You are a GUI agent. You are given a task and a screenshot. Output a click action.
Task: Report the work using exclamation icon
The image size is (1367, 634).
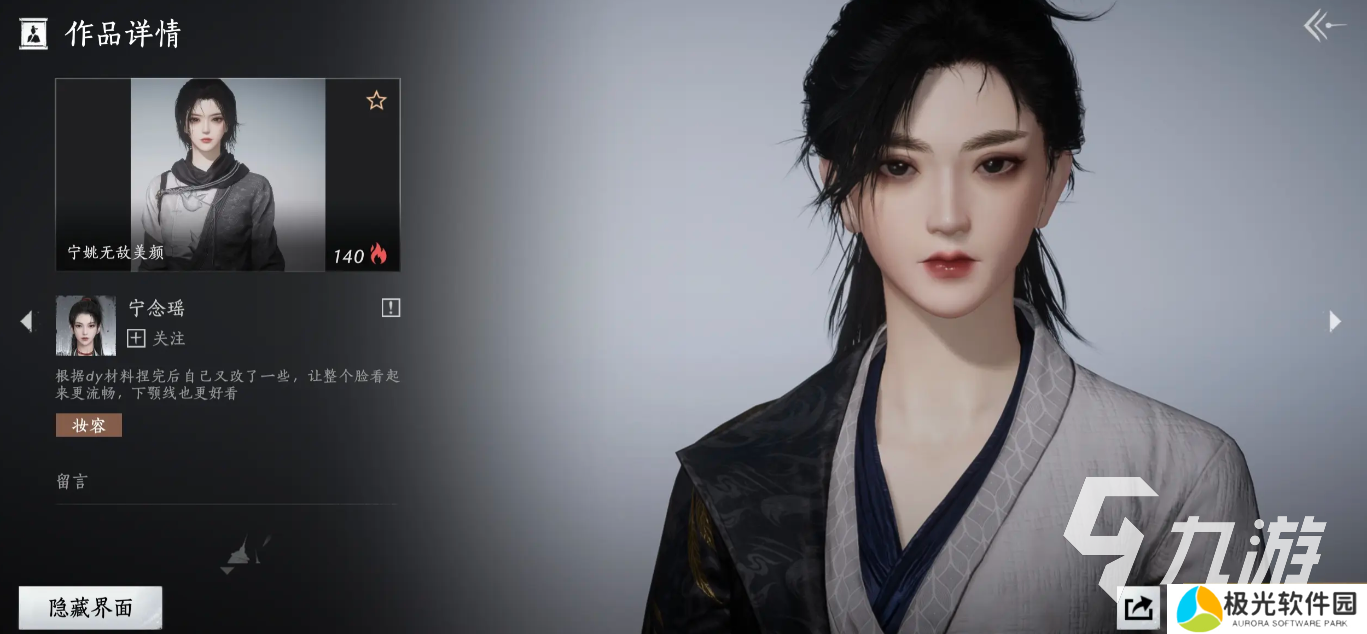click(x=391, y=308)
